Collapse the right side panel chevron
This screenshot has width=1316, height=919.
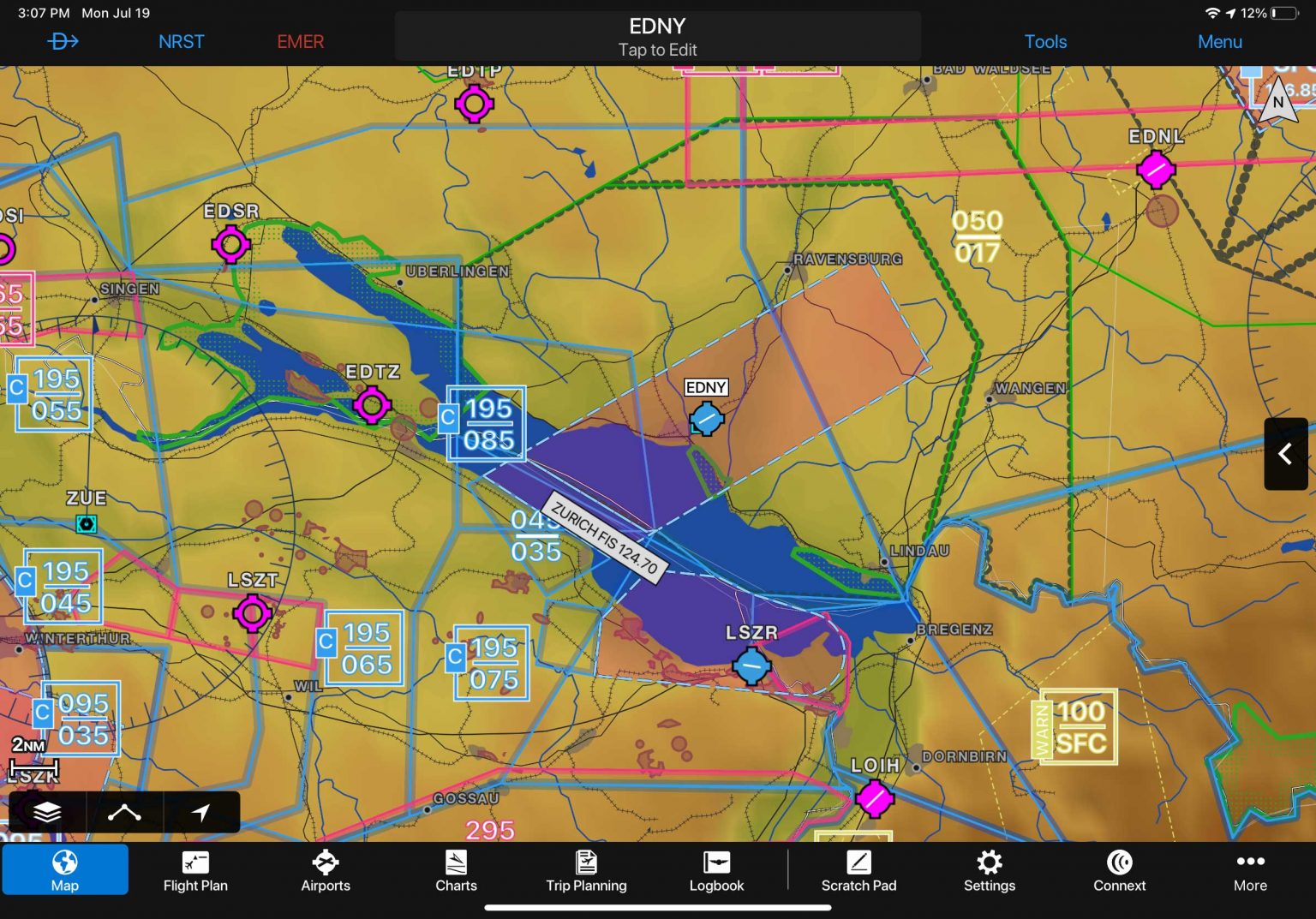[1285, 454]
